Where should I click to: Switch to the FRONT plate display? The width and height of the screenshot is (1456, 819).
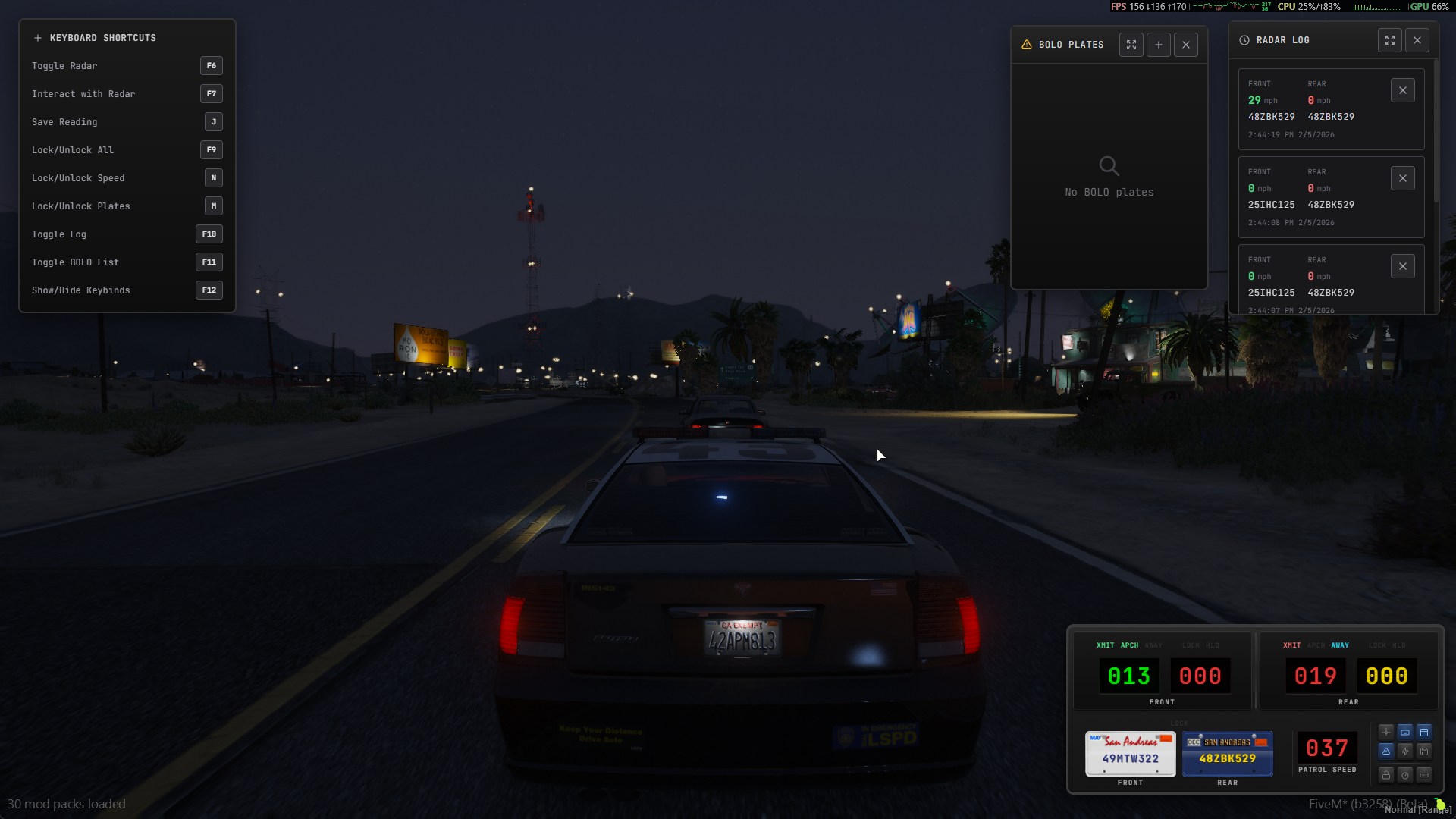click(1131, 753)
